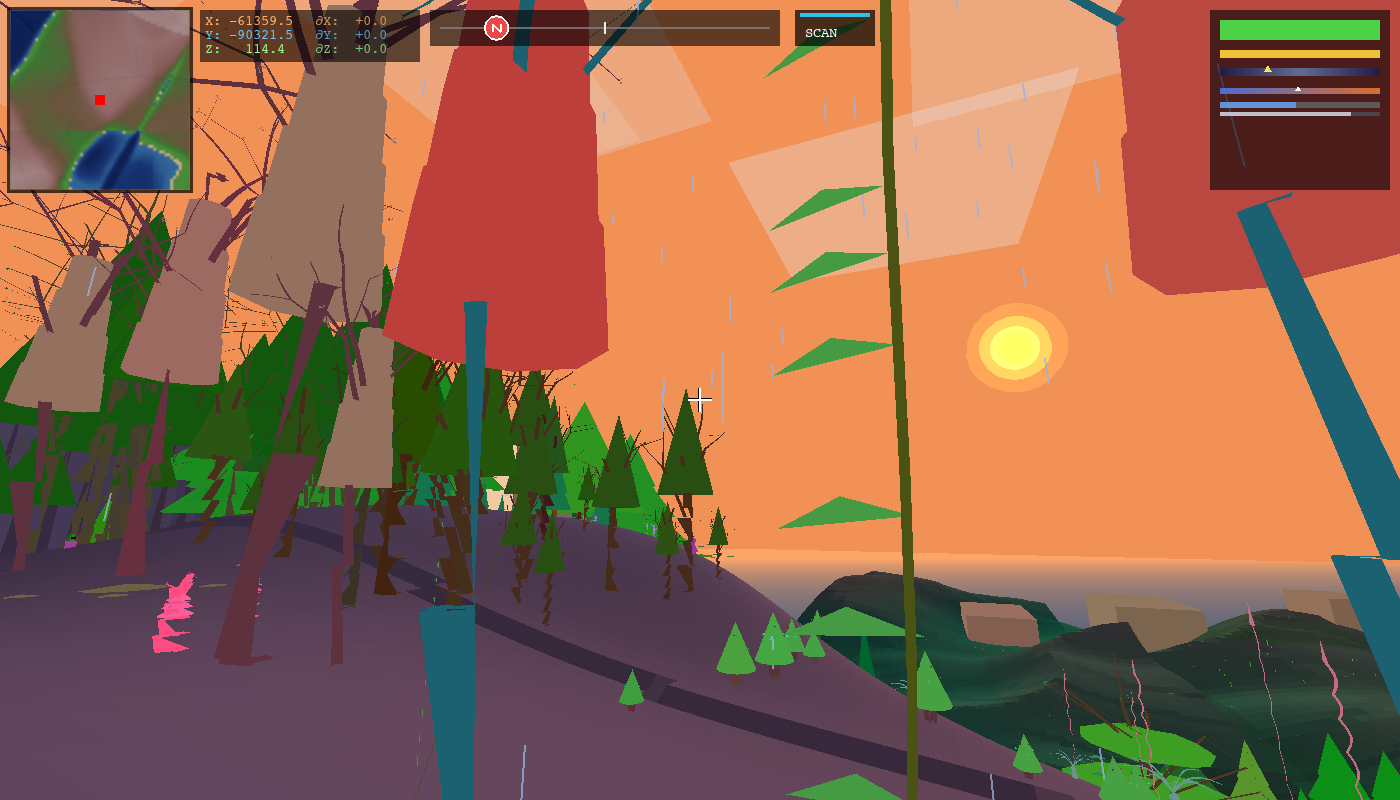
Task: Click the green health bar
Action: [1300, 30]
